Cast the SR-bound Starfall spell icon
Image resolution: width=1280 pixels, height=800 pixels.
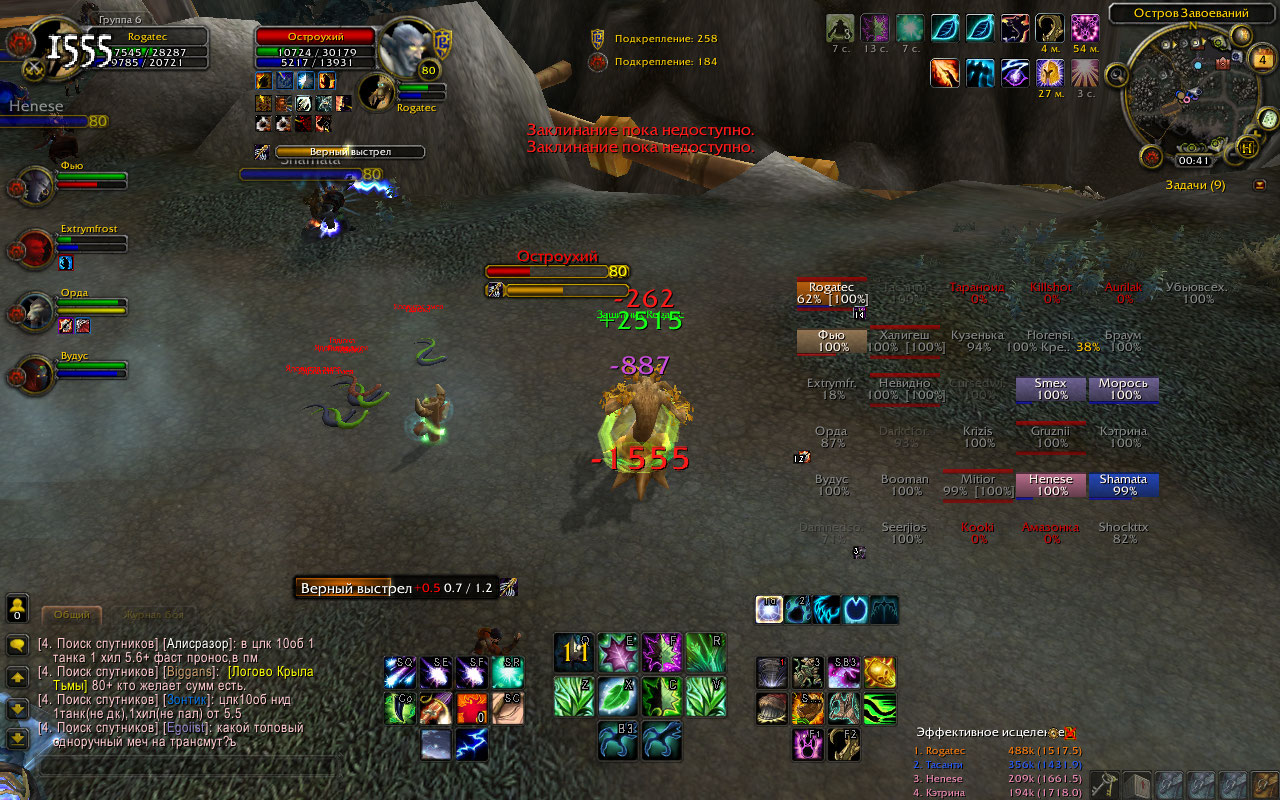coord(508,672)
